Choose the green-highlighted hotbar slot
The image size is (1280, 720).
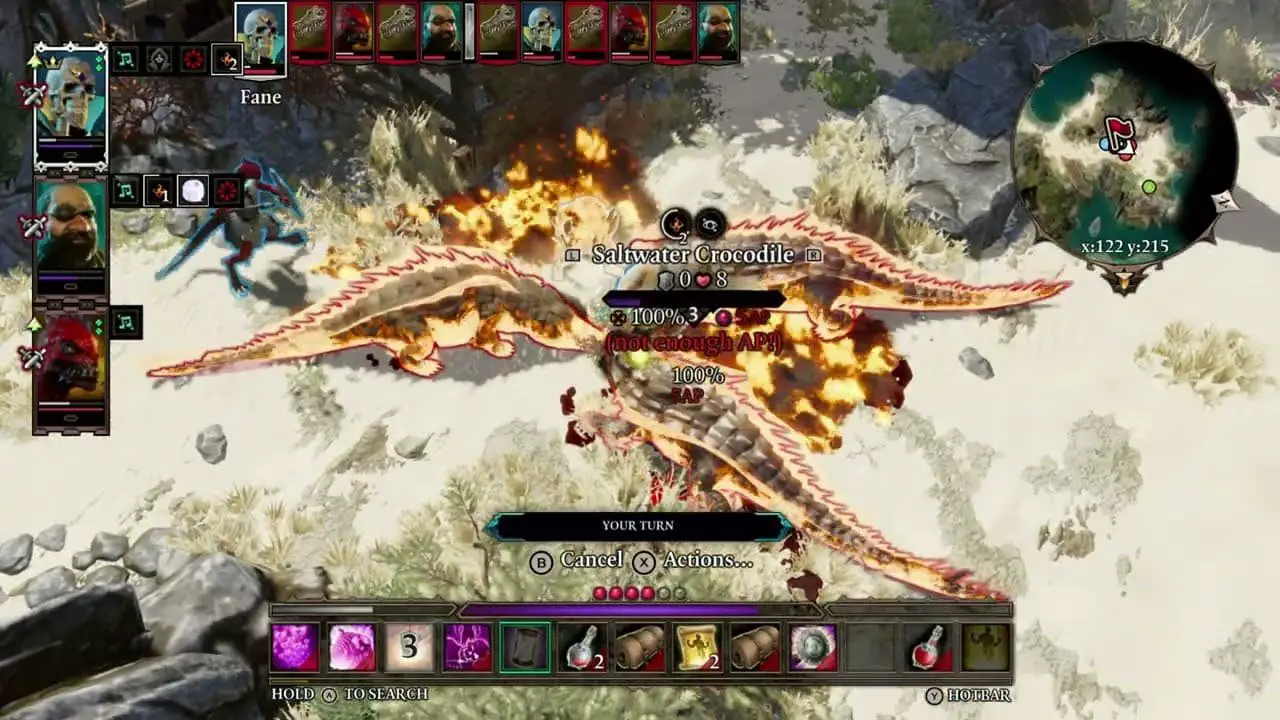click(525, 648)
